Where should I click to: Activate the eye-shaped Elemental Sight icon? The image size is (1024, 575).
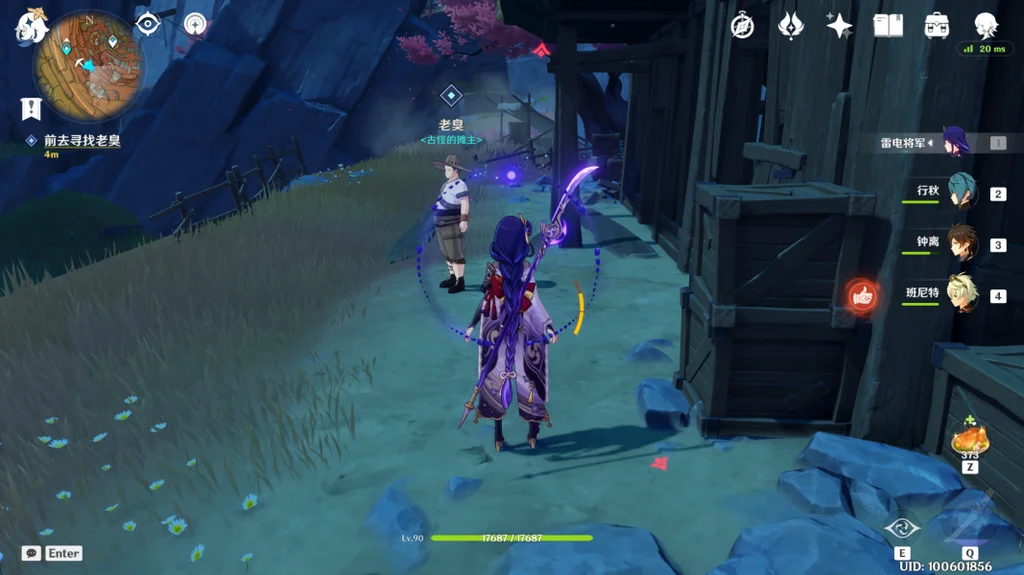click(148, 24)
